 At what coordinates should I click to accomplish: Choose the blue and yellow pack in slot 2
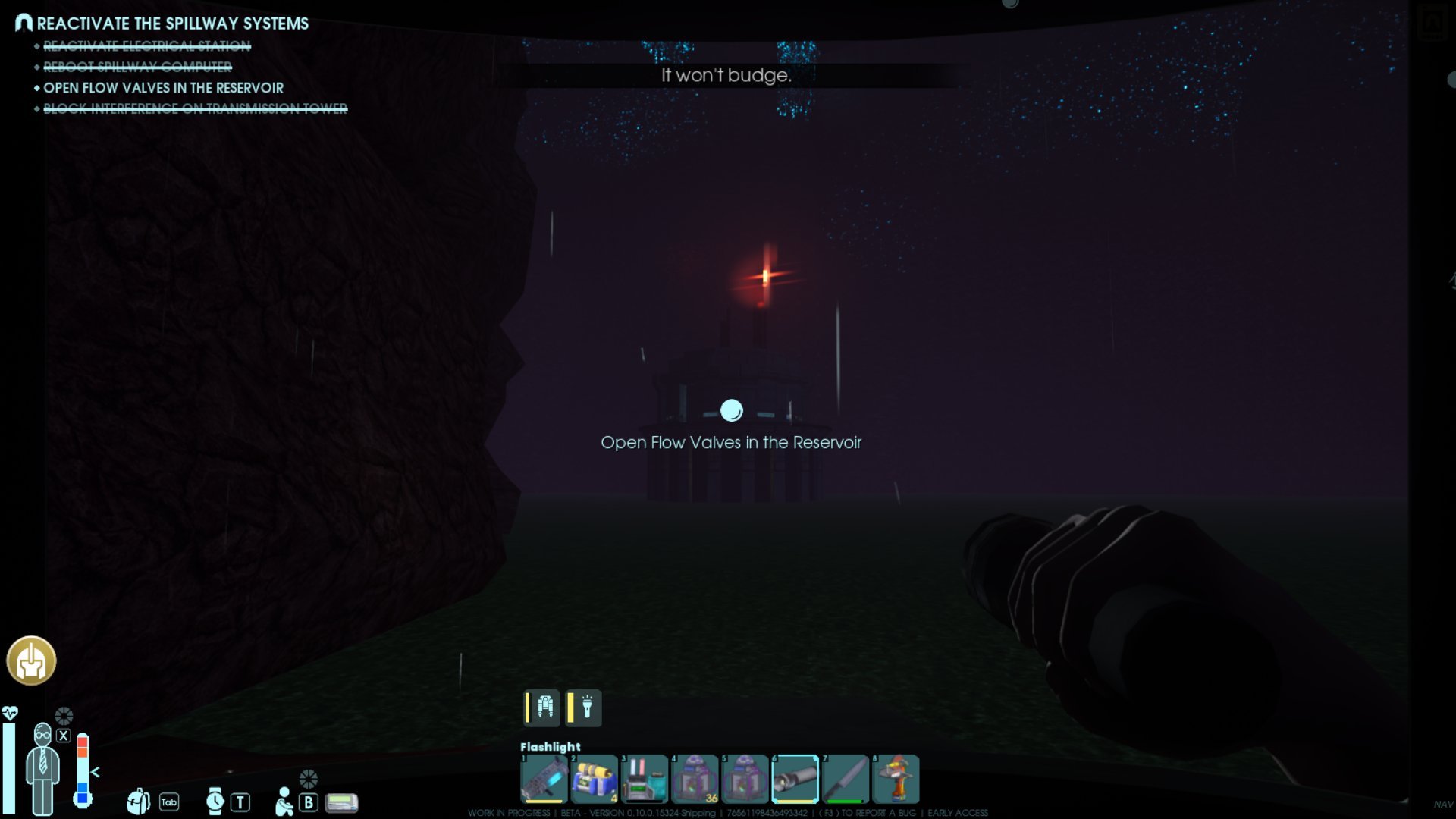pos(594,779)
